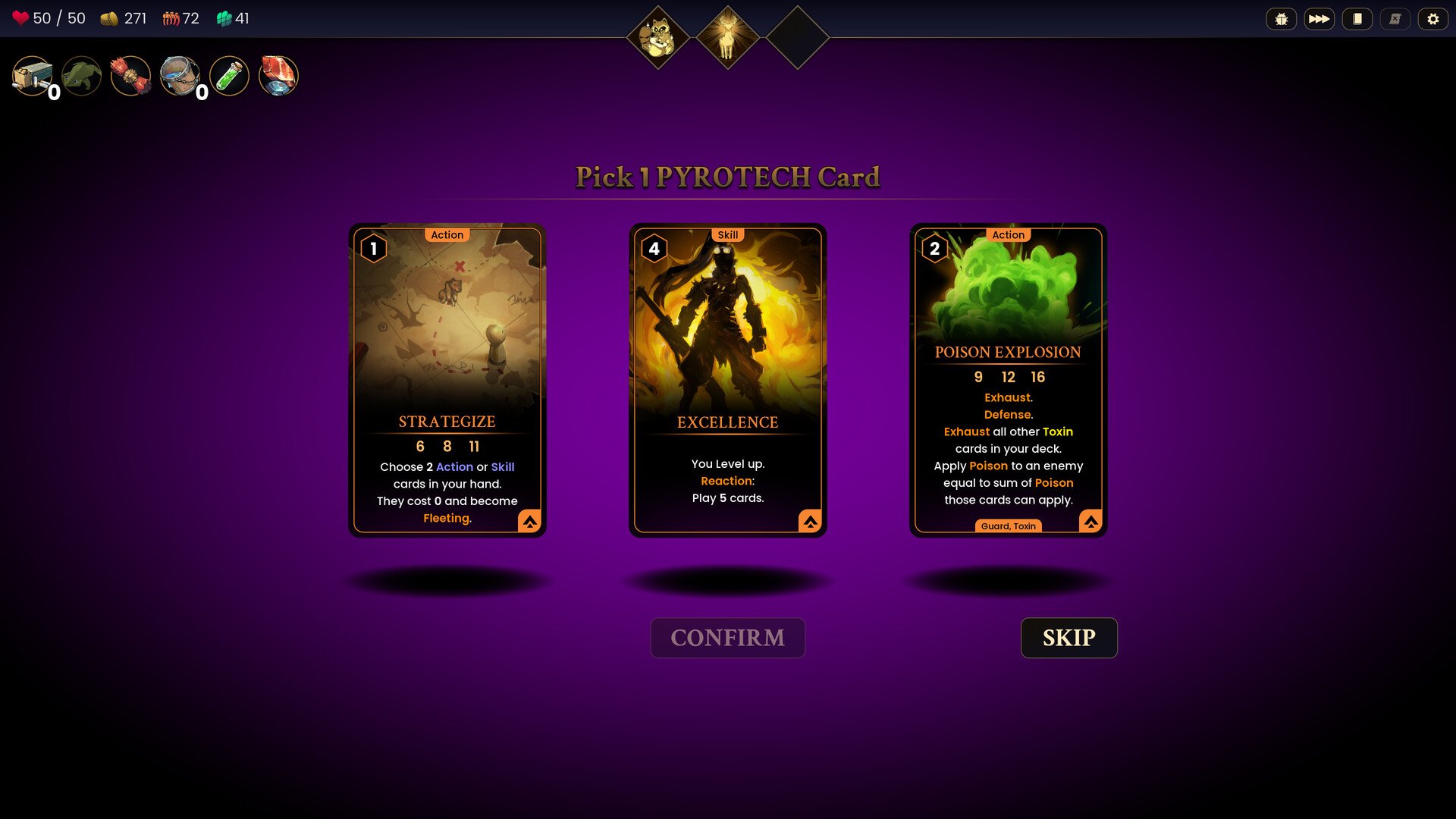Click the bug report icon
The image size is (1456, 819).
coord(1282,19)
